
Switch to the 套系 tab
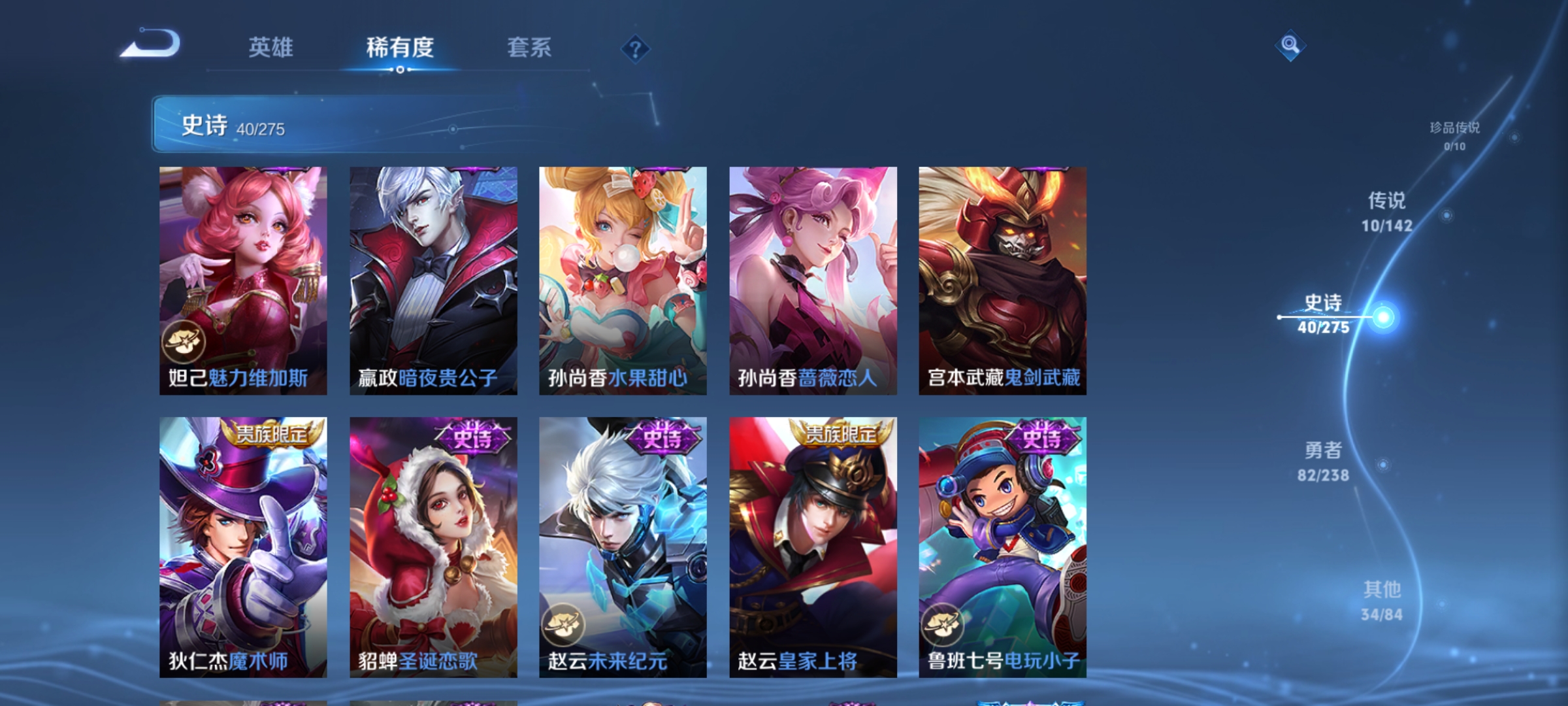530,47
